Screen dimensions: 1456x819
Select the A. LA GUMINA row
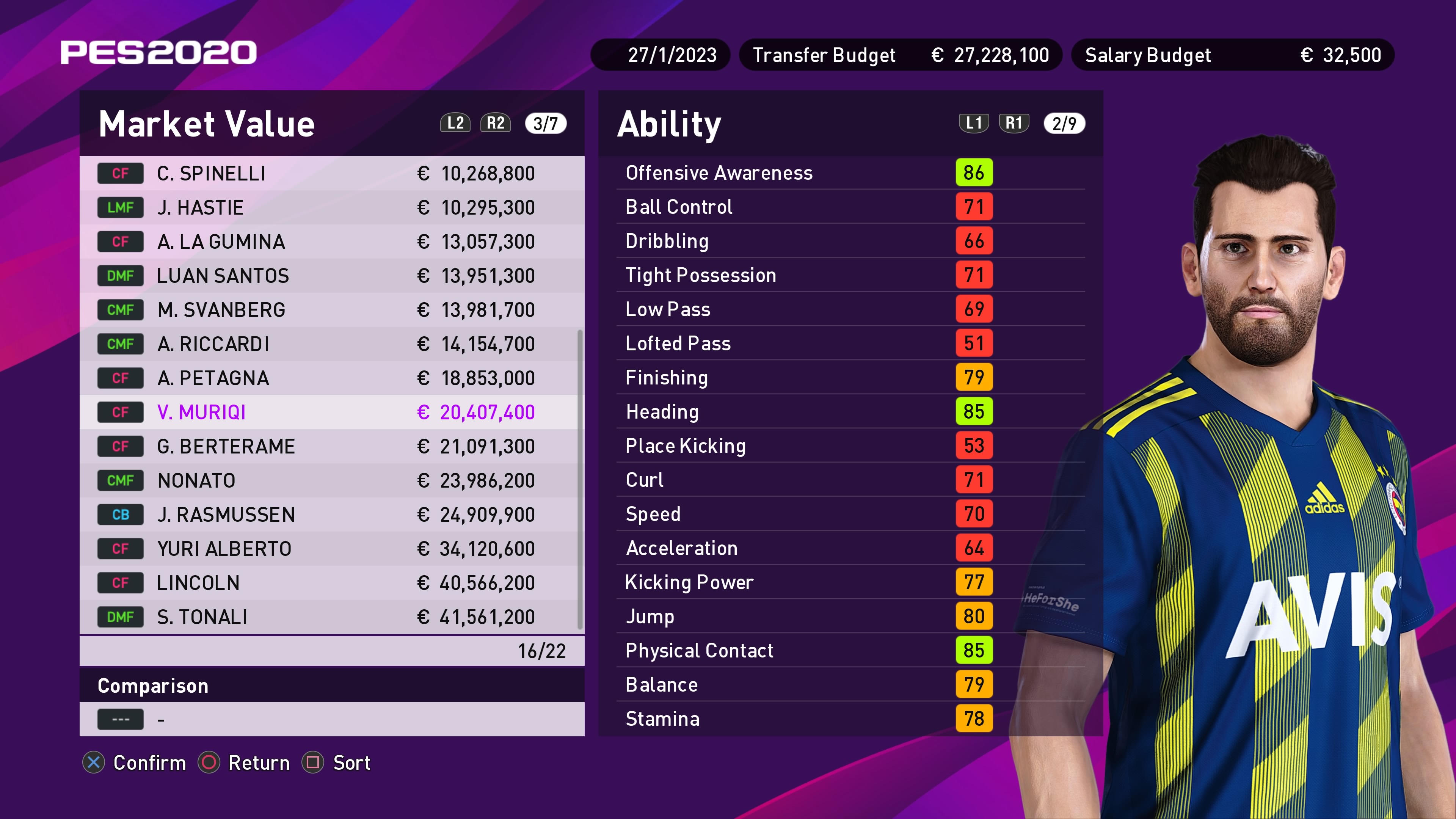331,242
